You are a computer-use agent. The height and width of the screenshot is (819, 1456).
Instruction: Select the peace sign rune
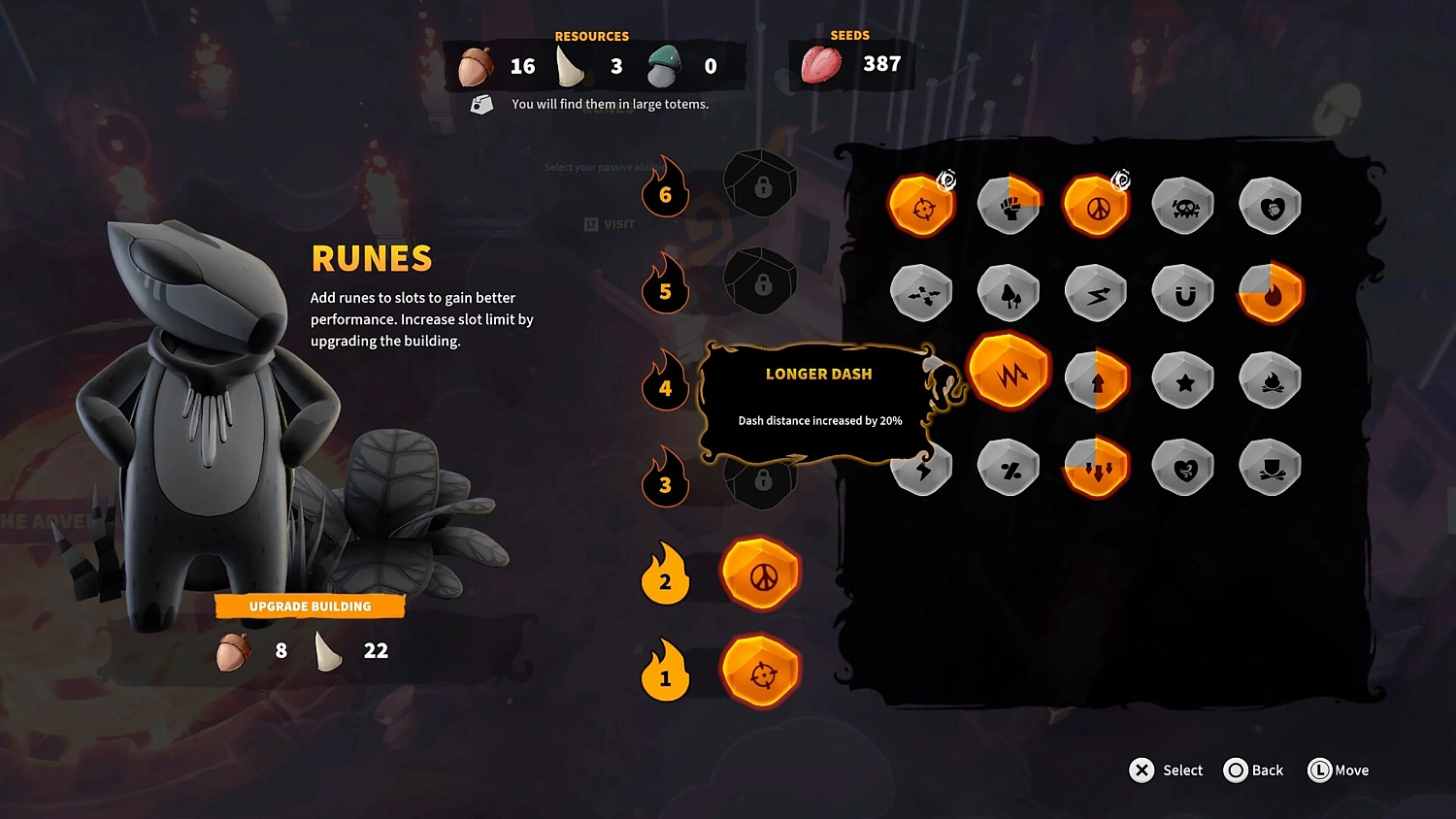point(1096,204)
